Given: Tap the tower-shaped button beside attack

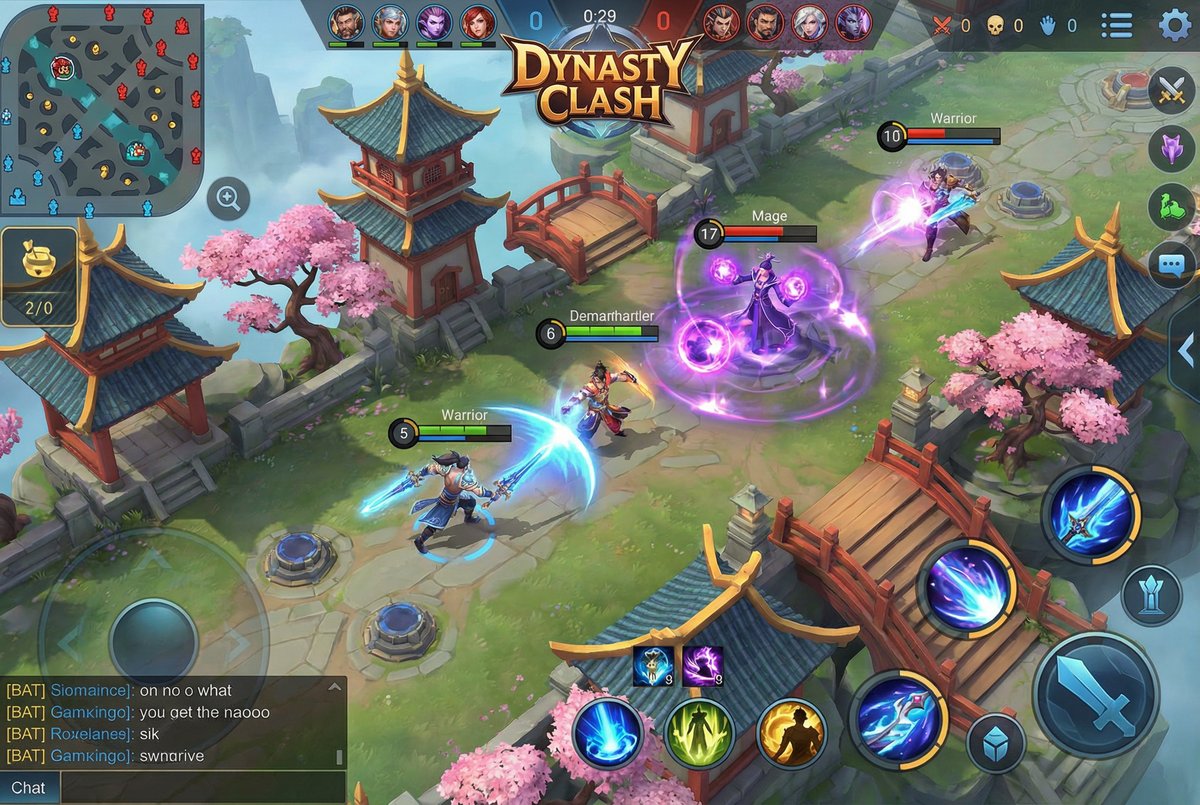Looking at the screenshot, I should pyautogui.click(x=1151, y=595).
